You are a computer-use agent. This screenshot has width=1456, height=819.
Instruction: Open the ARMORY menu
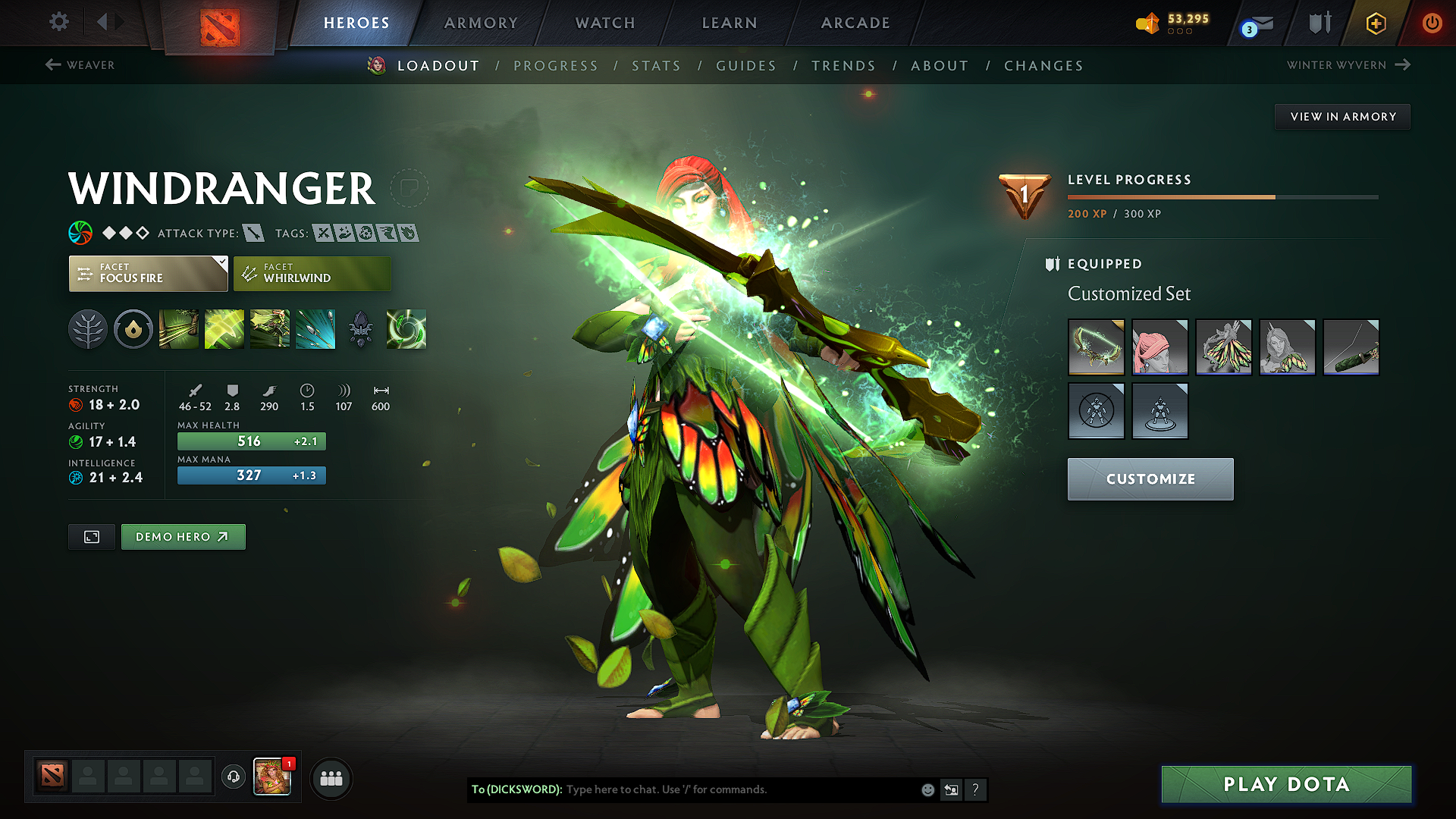pyautogui.click(x=481, y=23)
